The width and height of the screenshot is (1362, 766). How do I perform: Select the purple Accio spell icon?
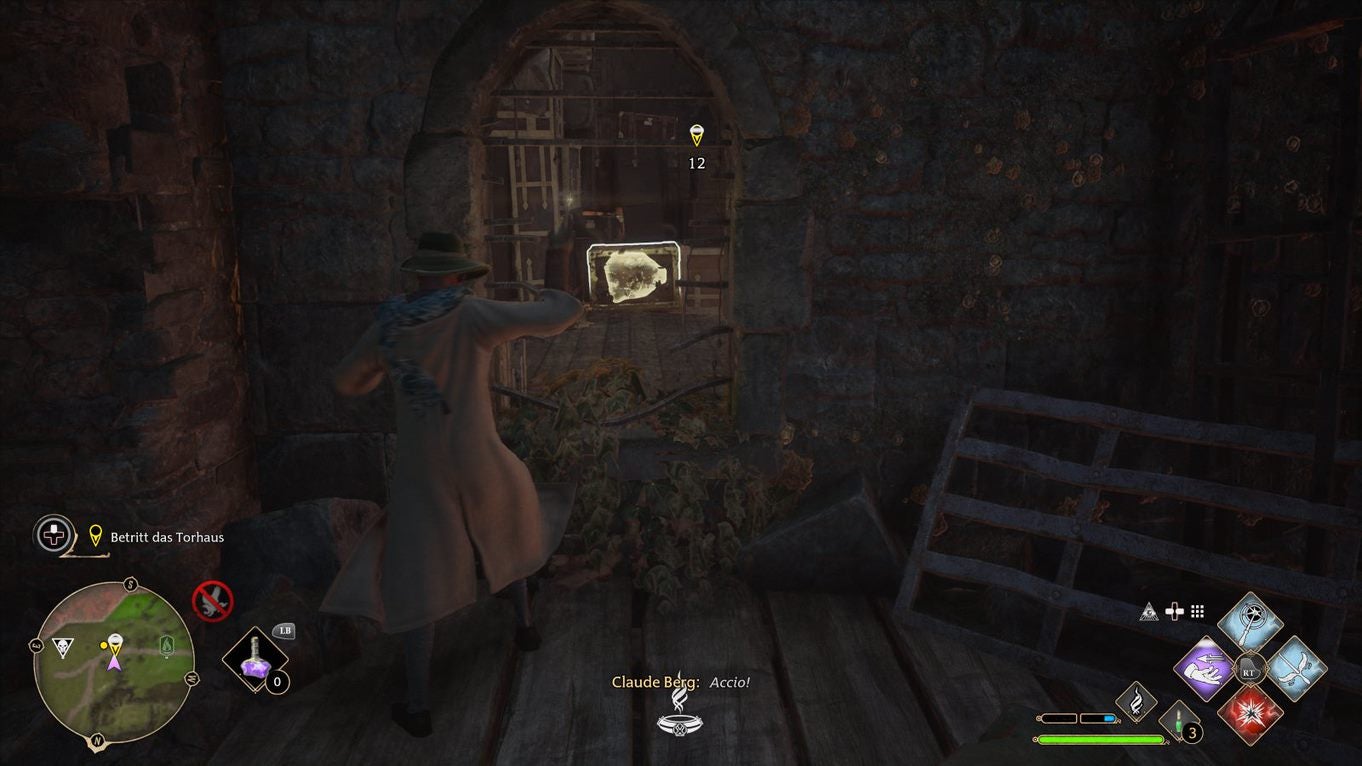click(1202, 669)
